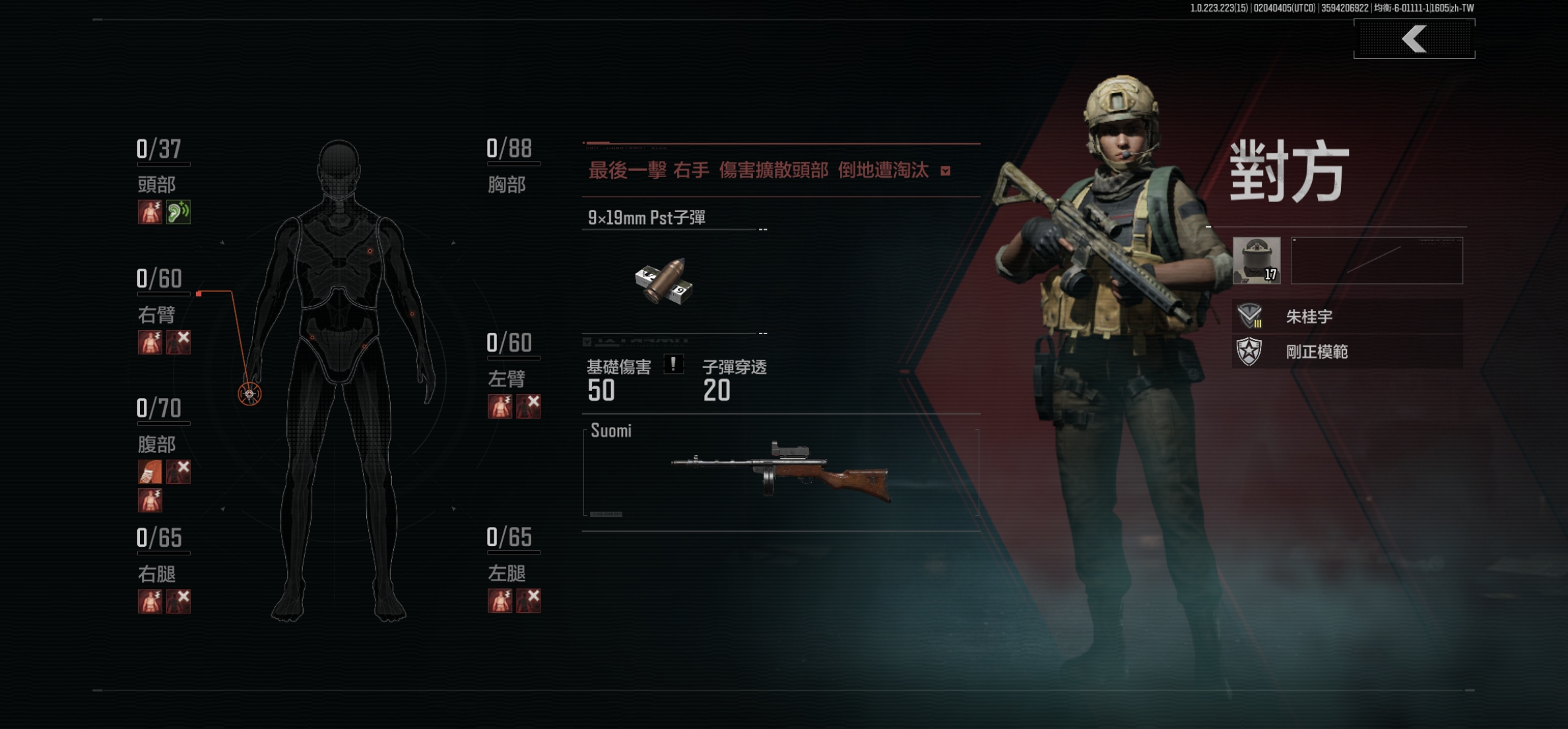1568x729 pixels.
Task: Select the 剛正模範 title badge row
Action: coord(1346,351)
